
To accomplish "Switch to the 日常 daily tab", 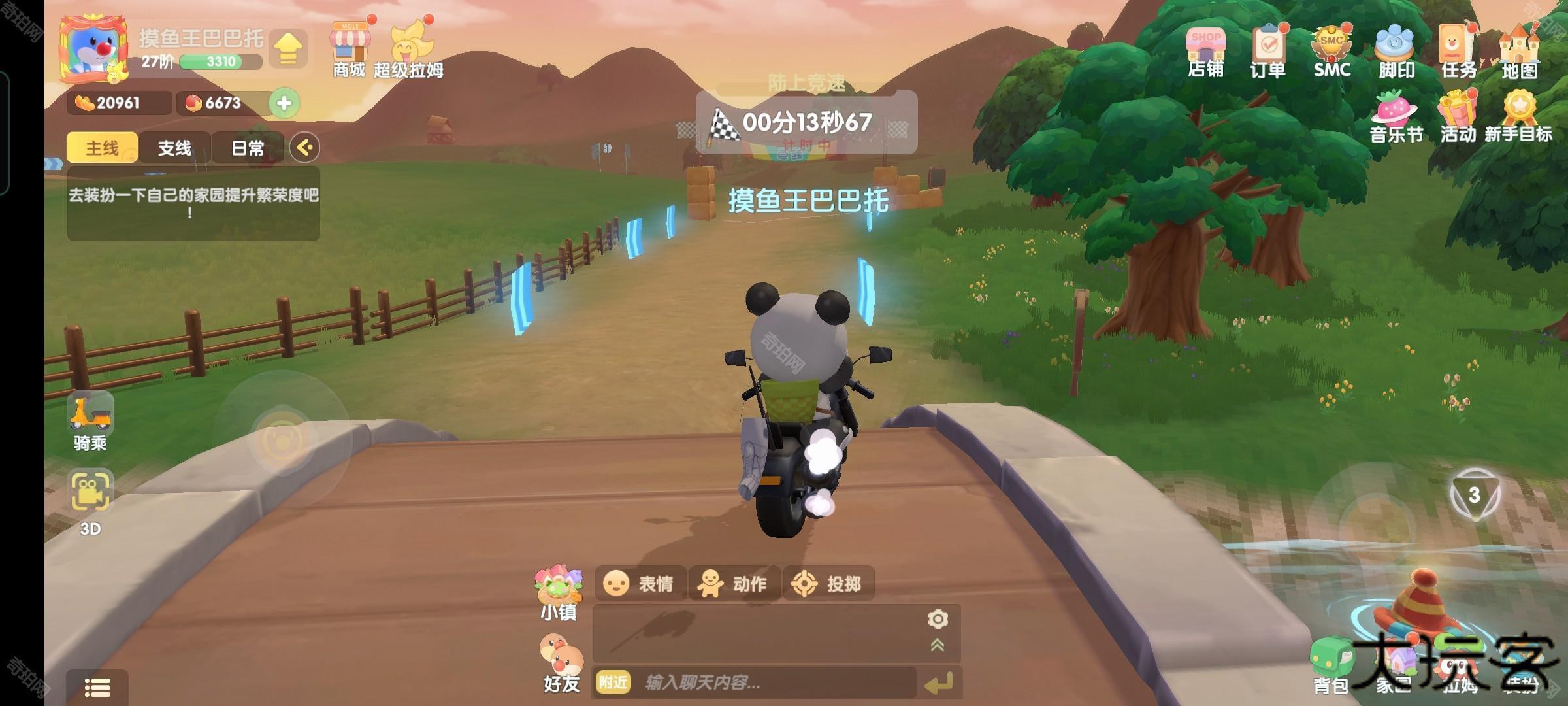I will pyautogui.click(x=248, y=148).
